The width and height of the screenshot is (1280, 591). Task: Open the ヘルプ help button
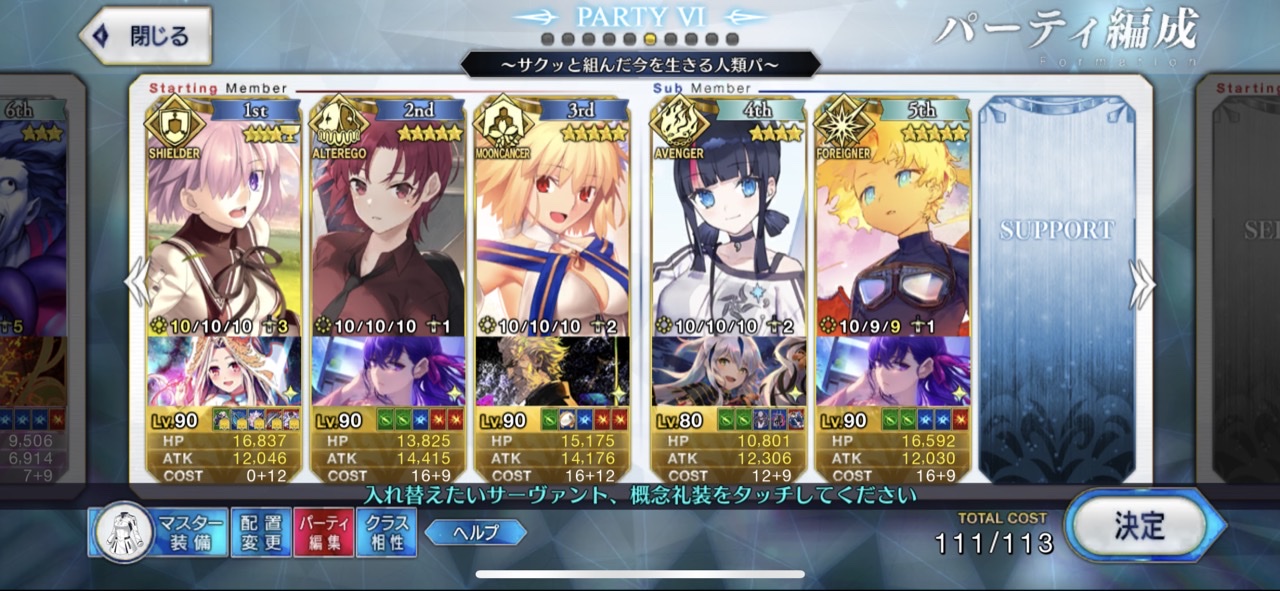[x=476, y=532]
